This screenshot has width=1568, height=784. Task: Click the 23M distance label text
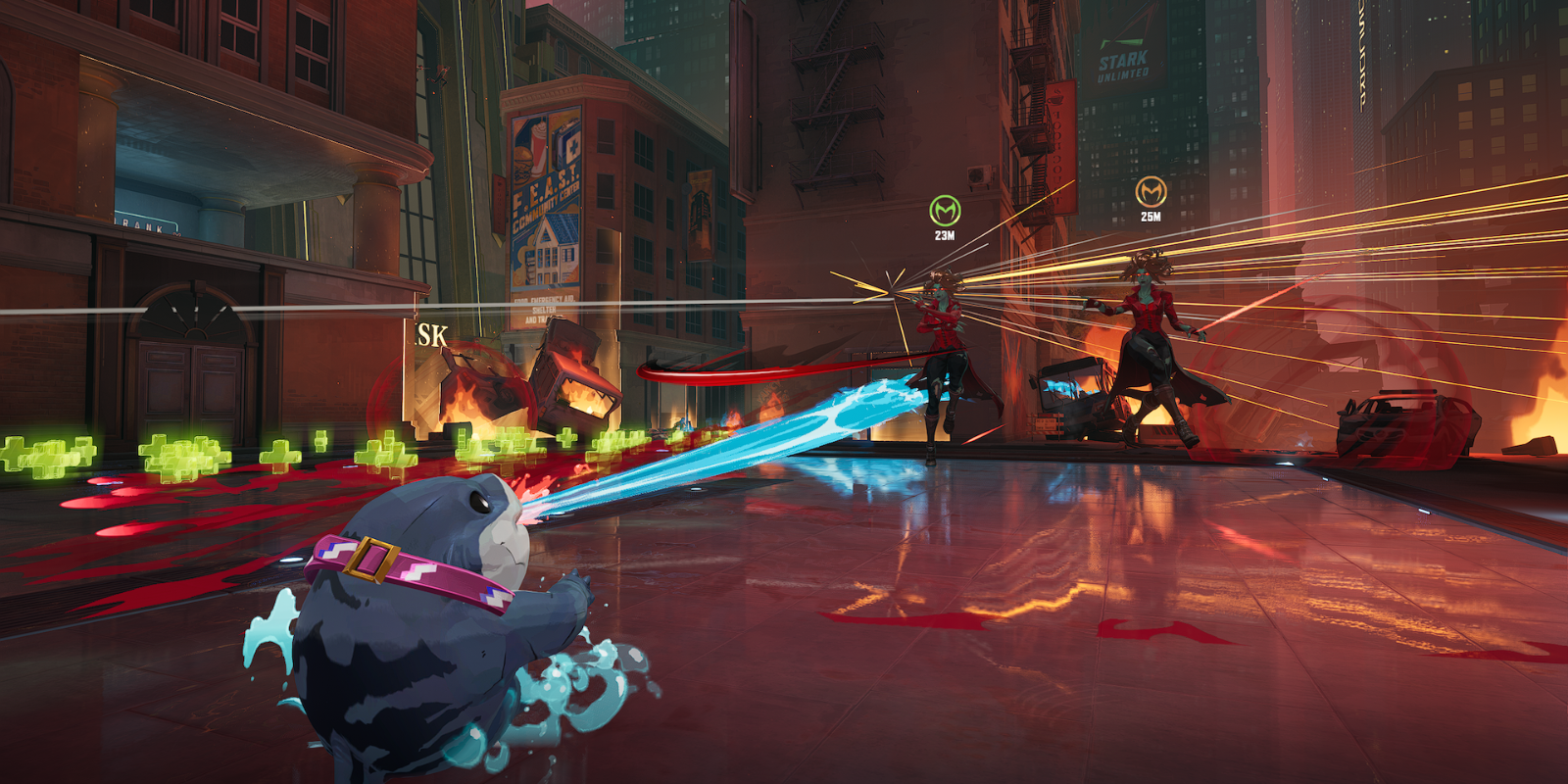(x=944, y=235)
